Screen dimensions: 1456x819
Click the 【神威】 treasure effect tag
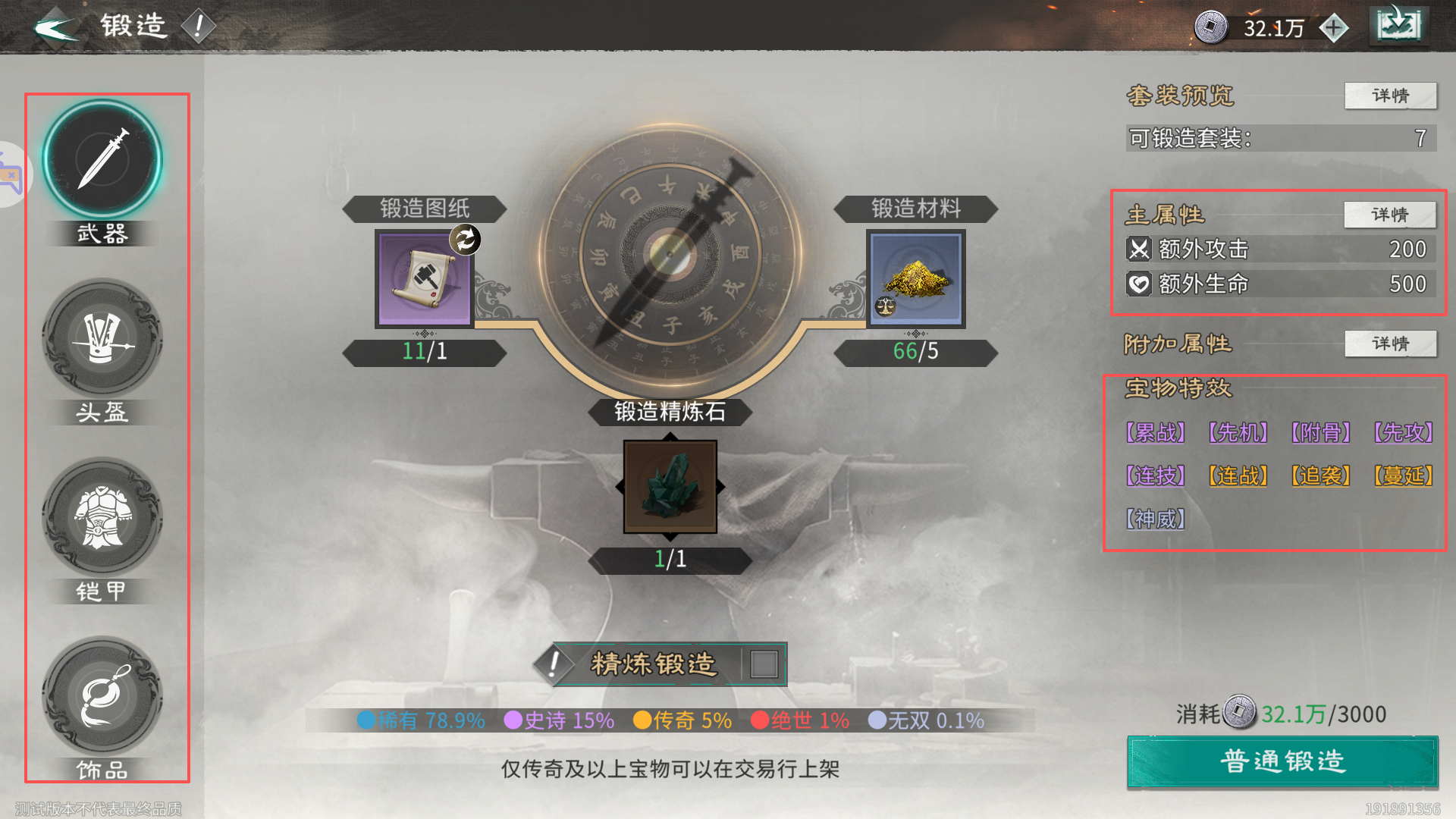(1153, 519)
